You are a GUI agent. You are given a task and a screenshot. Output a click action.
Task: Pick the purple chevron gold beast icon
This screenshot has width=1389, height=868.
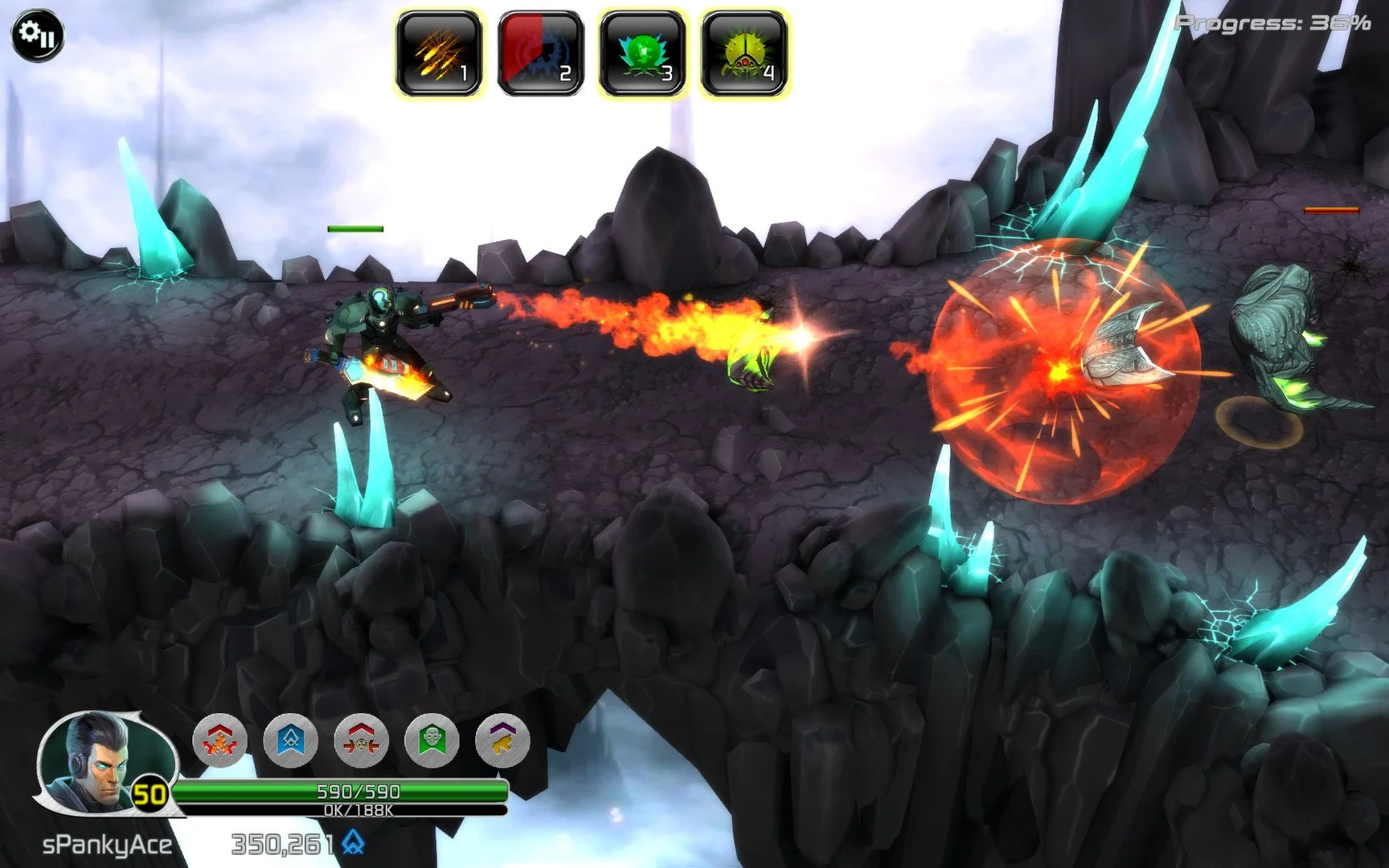502,740
